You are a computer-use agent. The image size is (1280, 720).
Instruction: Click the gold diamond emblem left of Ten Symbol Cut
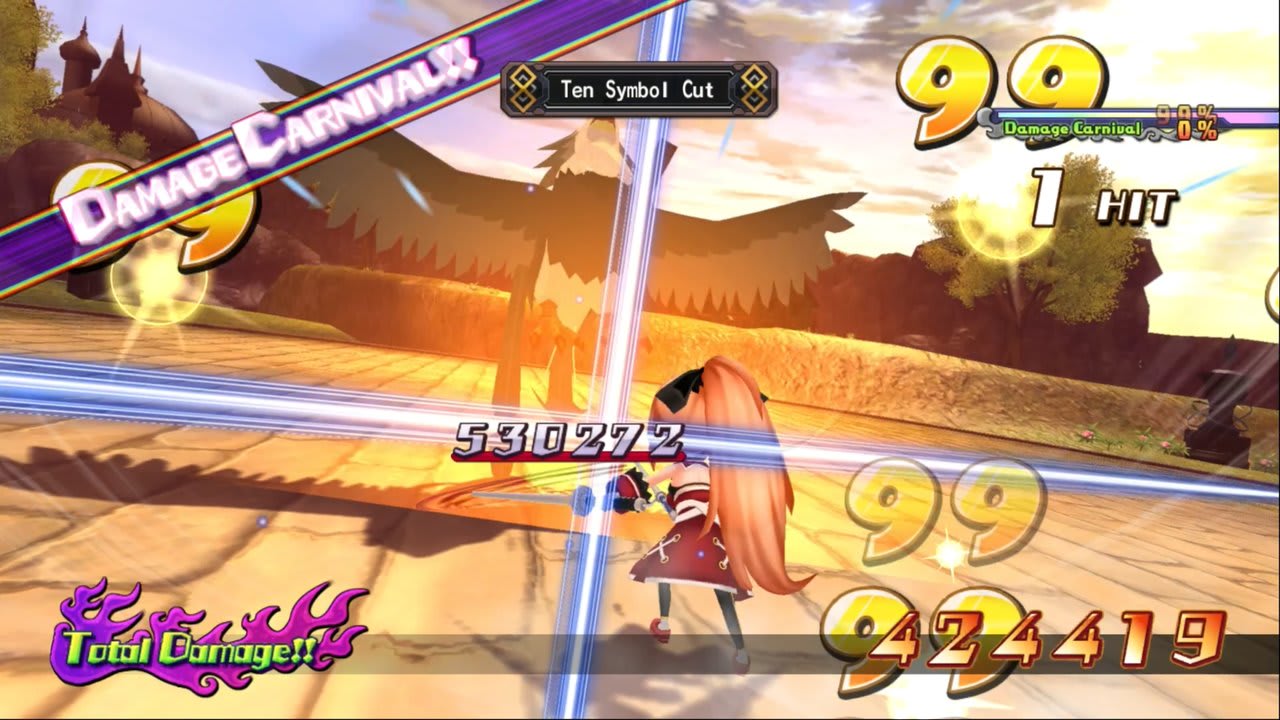click(521, 89)
